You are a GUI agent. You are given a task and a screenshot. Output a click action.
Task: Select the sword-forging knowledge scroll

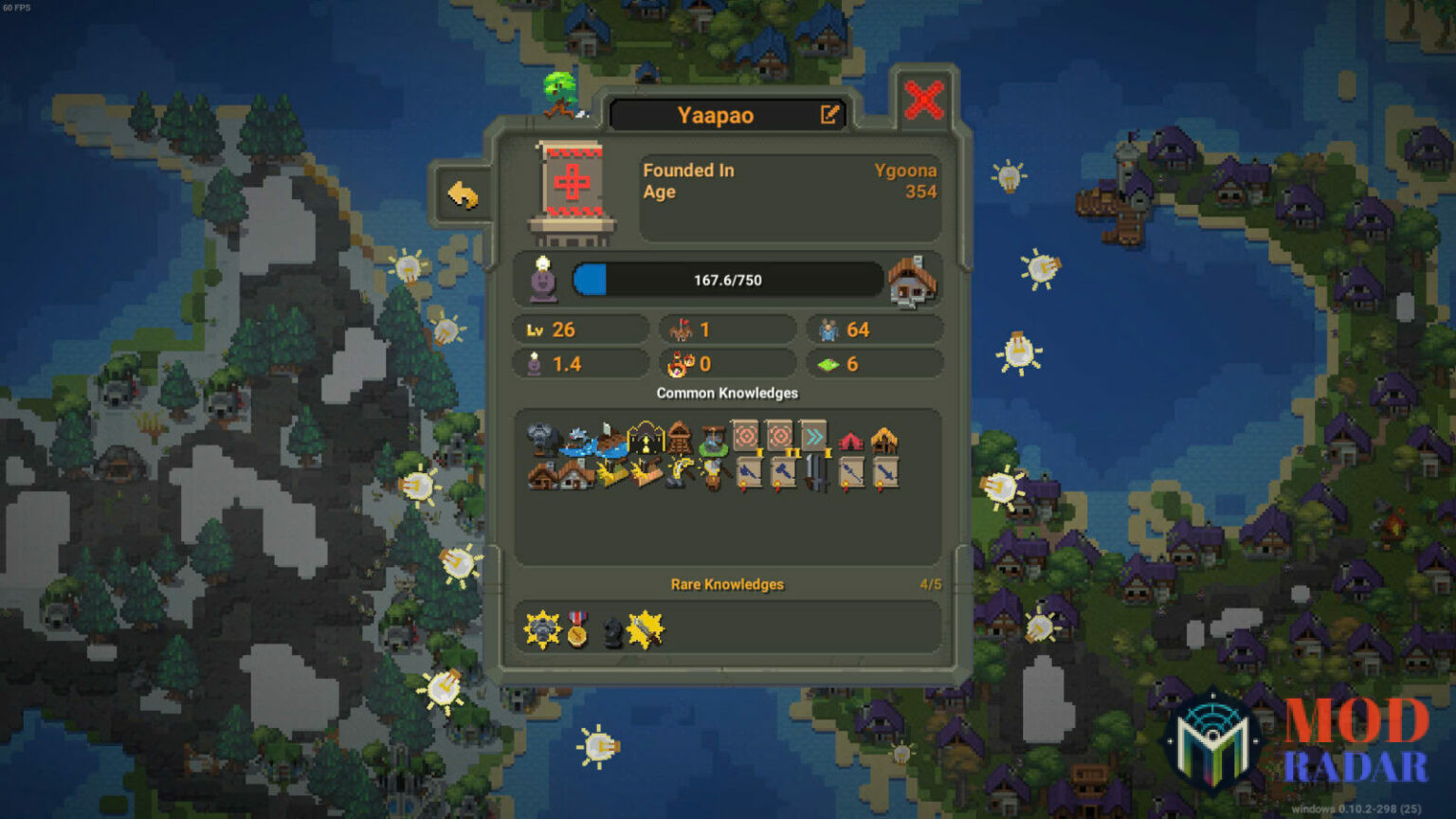tap(887, 471)
